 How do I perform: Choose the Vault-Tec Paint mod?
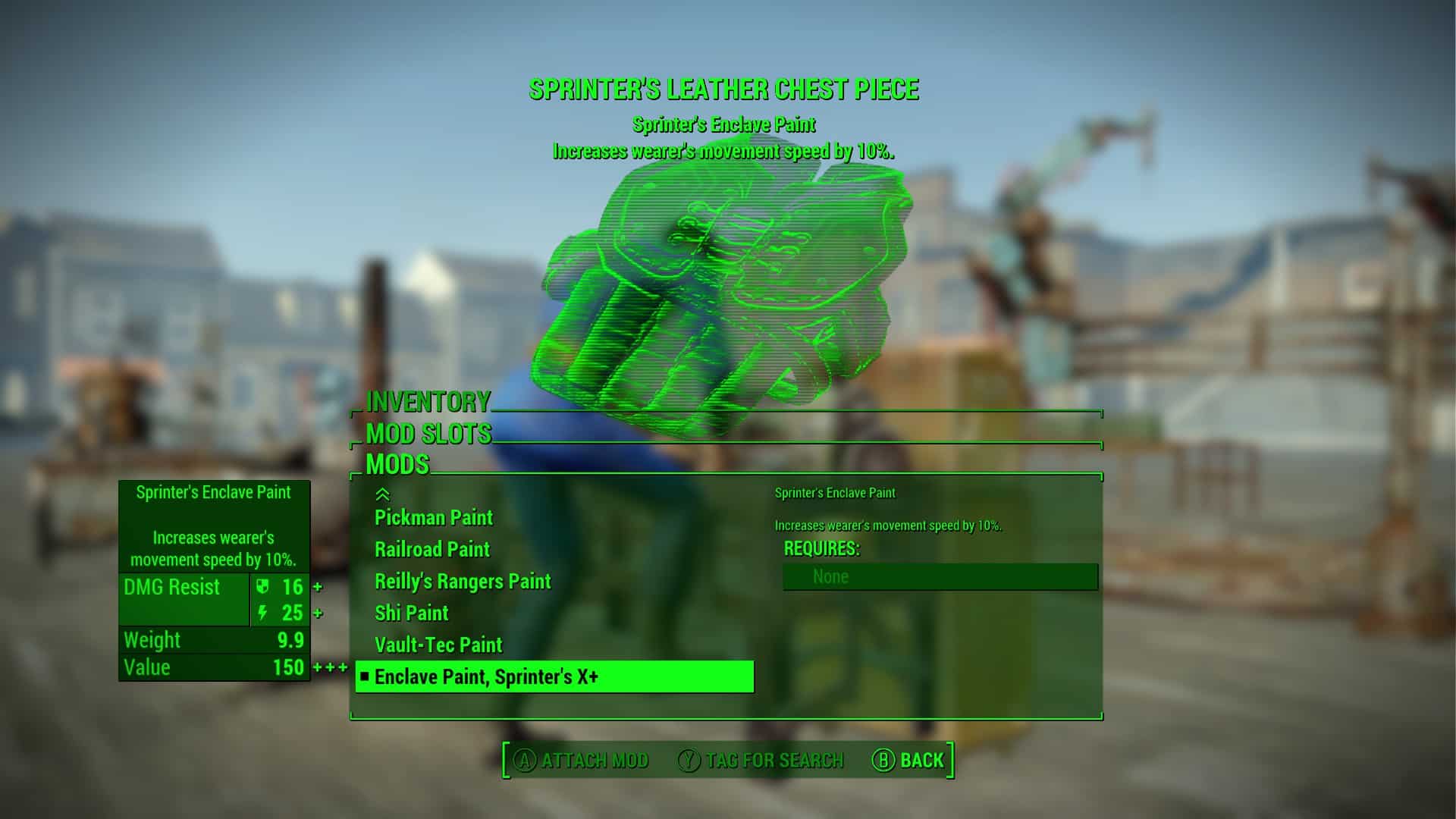pos(438,645)
